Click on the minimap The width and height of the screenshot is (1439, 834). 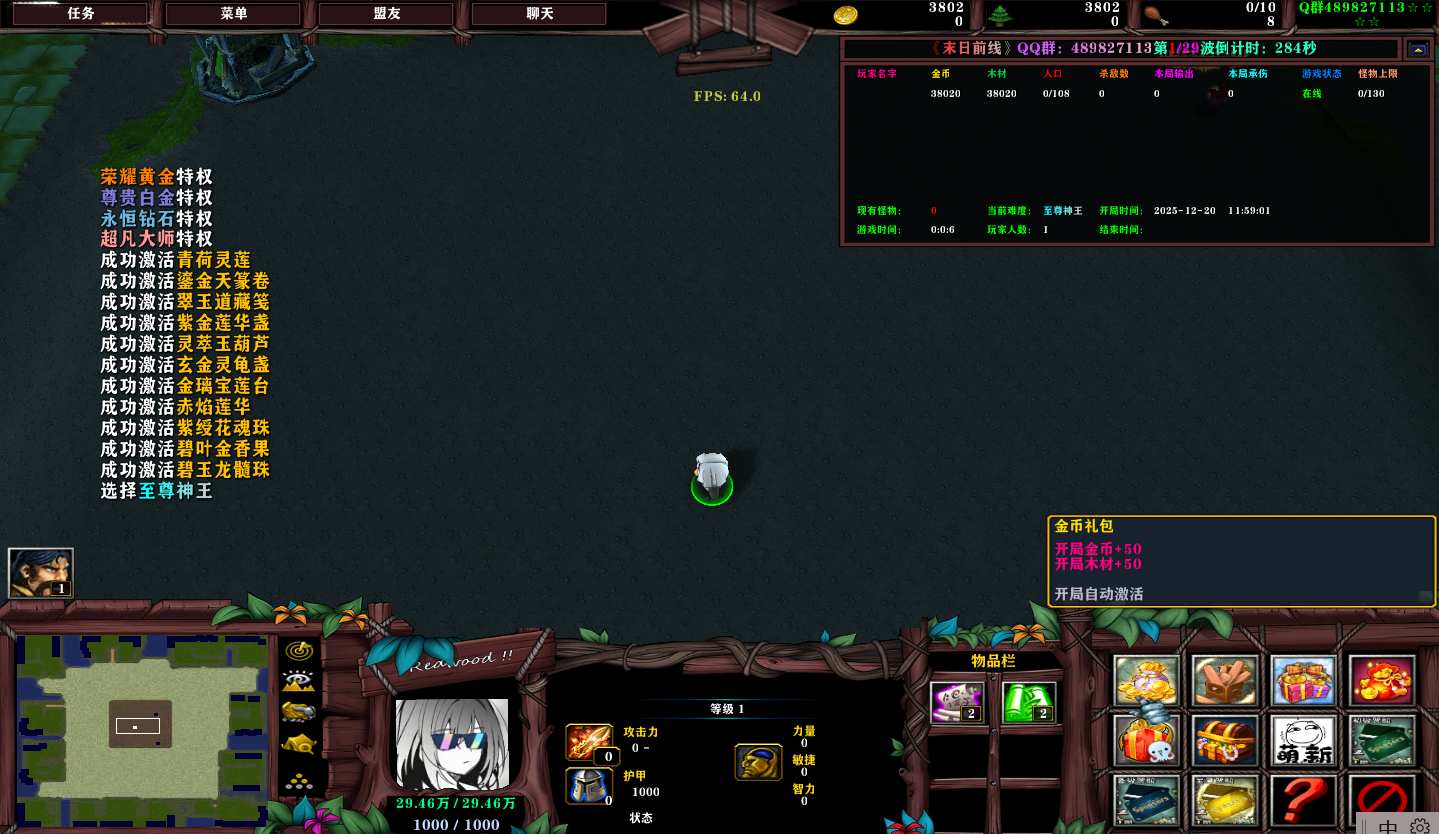pos(138,727)
